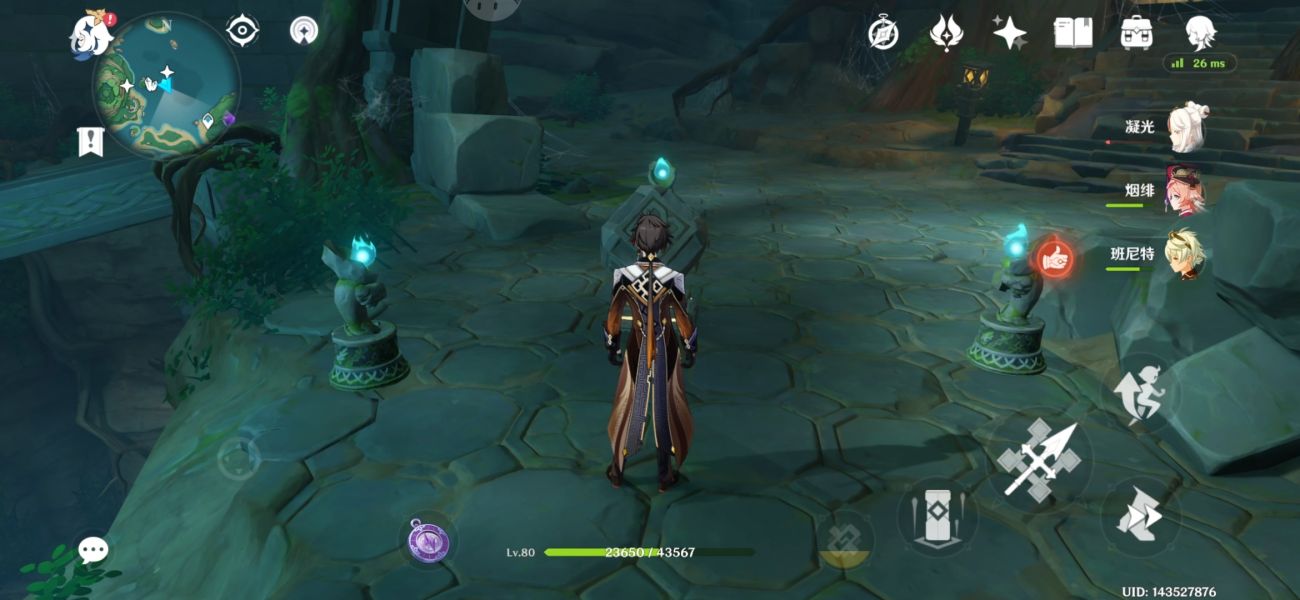Open the battle pass emblem icon
Viewport: 1300px width, 600px height.
coord(945,34)
